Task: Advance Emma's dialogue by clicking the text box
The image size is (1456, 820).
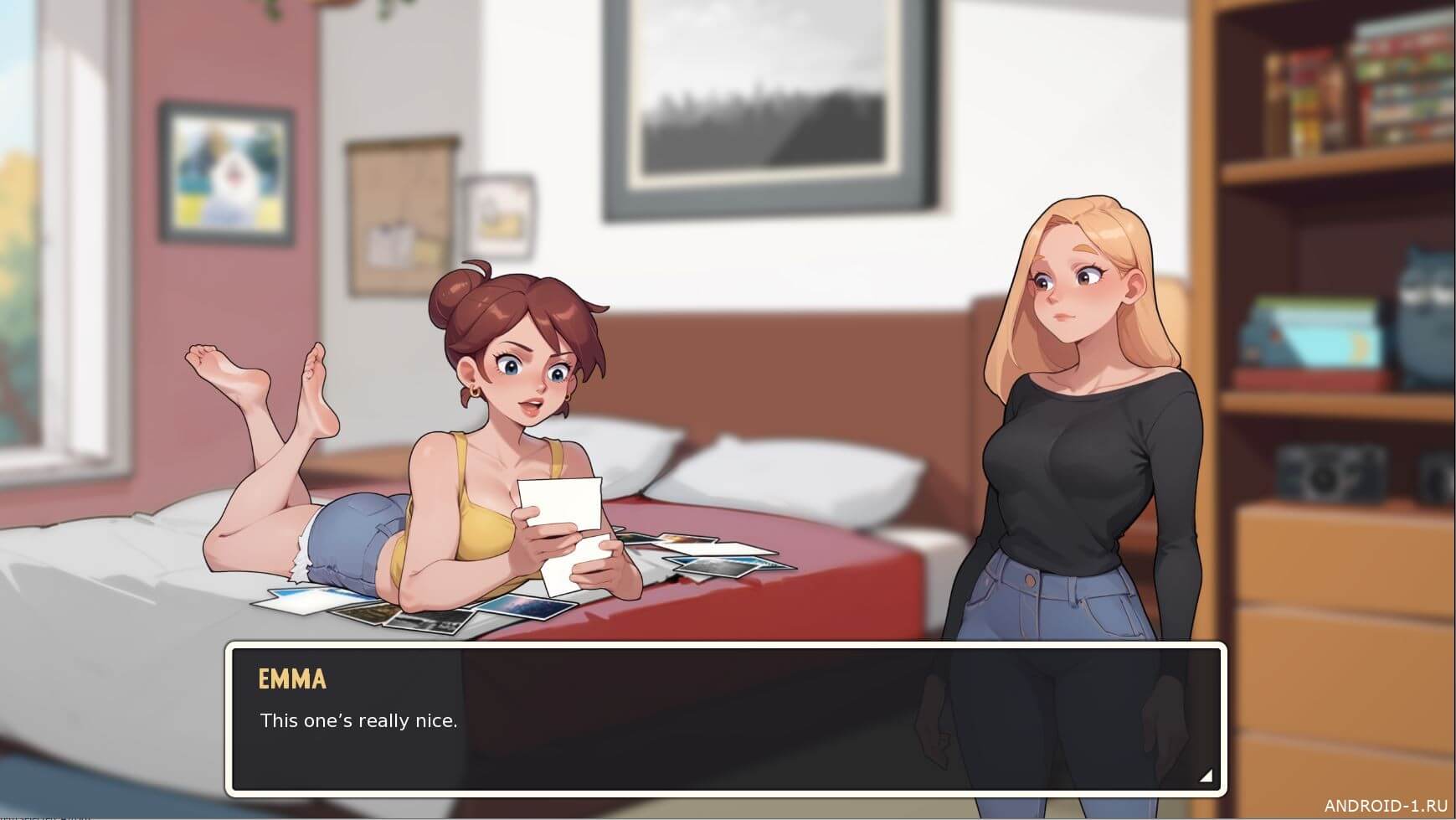Action: [x=725, y=719]
